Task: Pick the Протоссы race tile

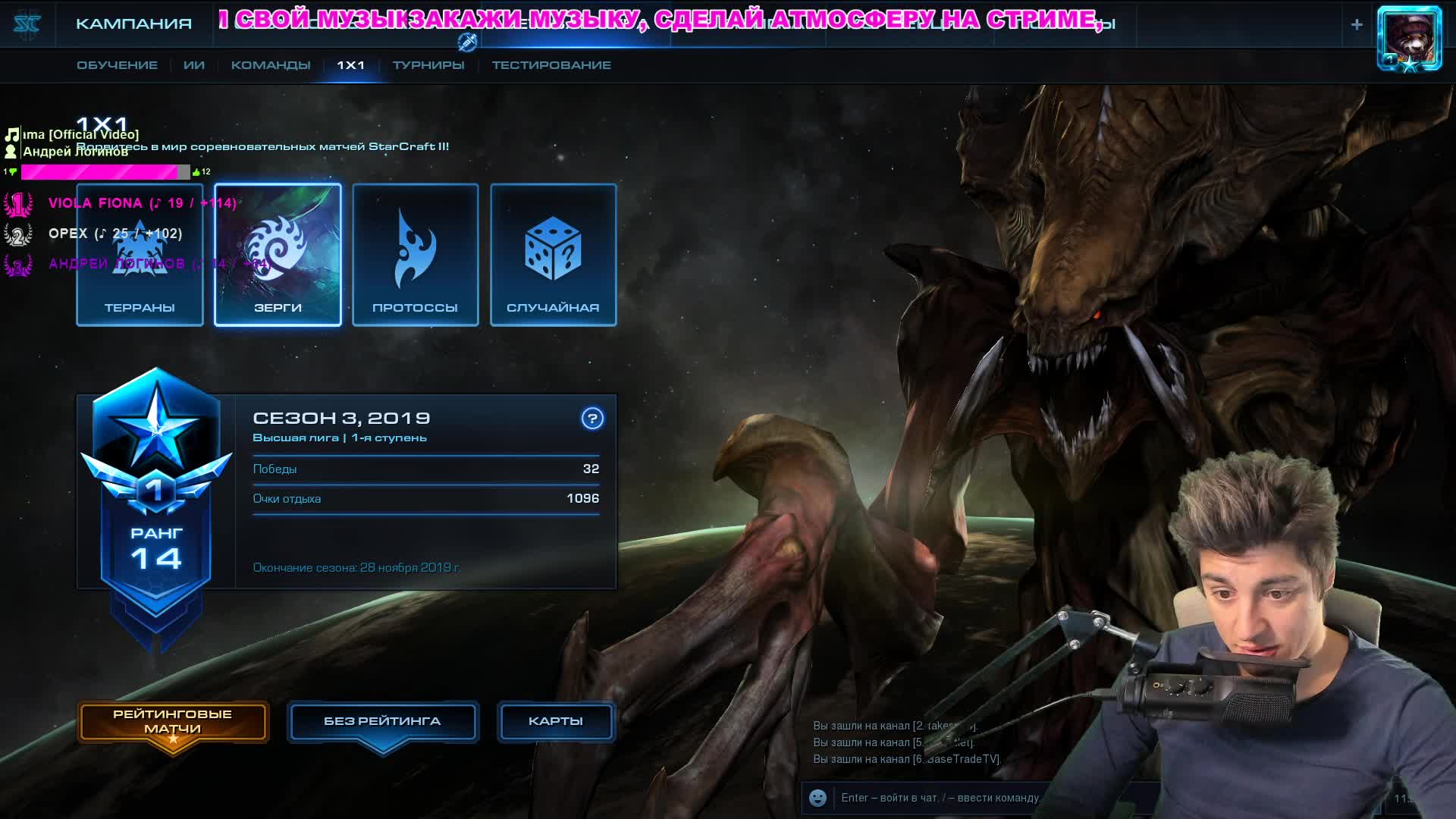Action: coord(416,255)
